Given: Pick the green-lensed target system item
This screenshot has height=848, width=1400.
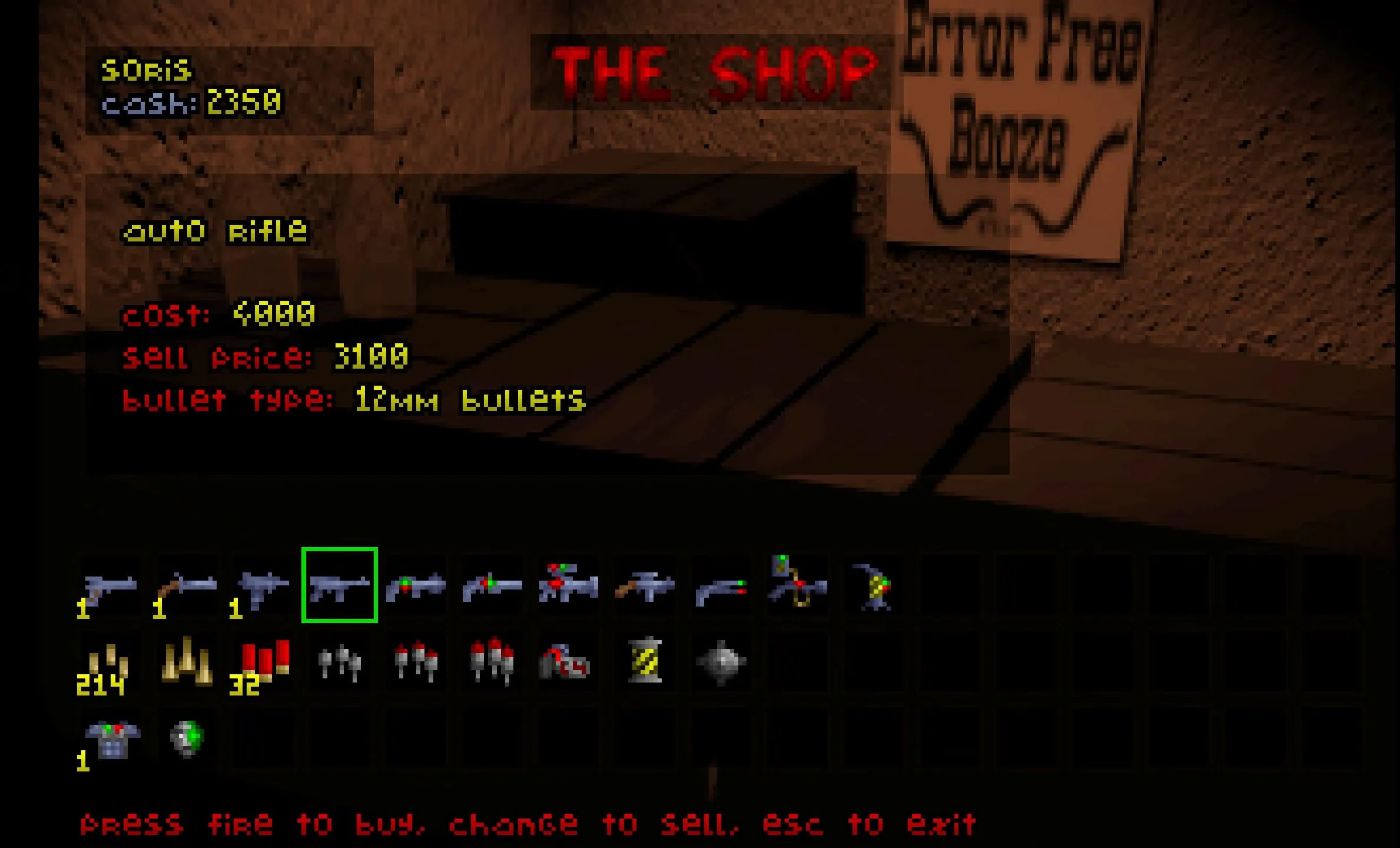Looking at the screenshot, I should pyautogui.click(x=187, y=738).
